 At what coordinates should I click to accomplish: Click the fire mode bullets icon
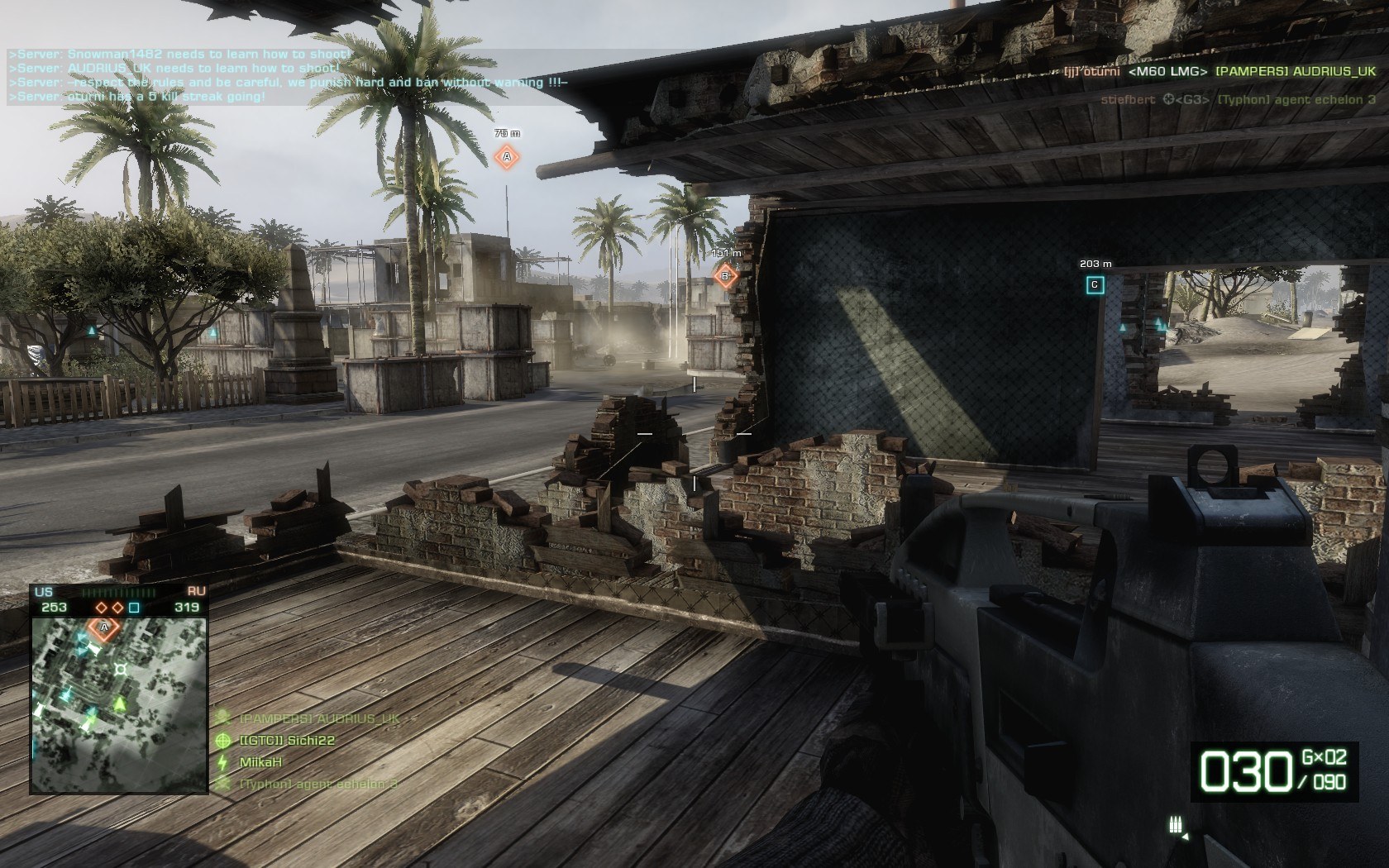pos(1174,824)
